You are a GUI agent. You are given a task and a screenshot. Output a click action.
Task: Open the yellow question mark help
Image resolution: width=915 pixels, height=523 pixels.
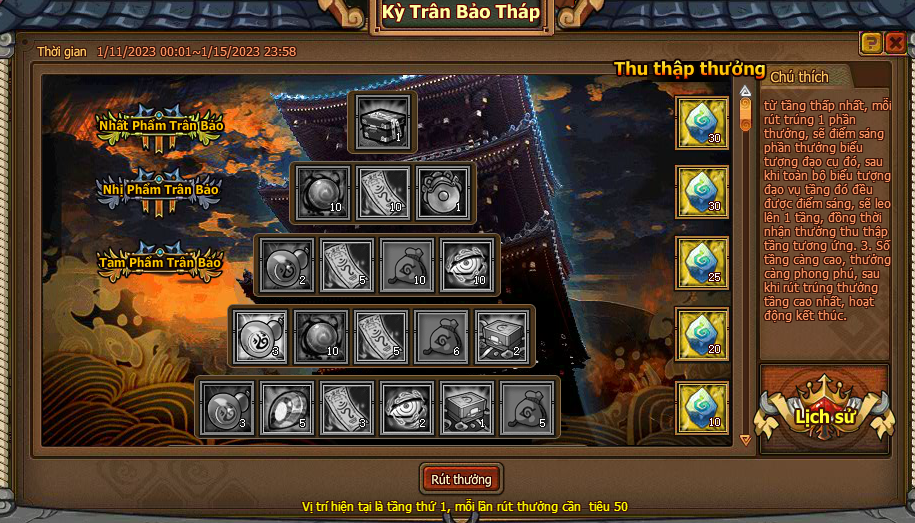(x=871, y=43)
